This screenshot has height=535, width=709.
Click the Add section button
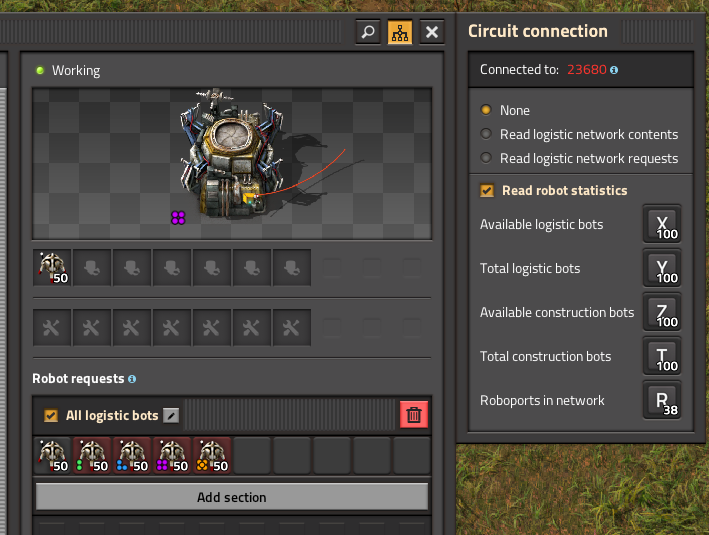point(232,497)
